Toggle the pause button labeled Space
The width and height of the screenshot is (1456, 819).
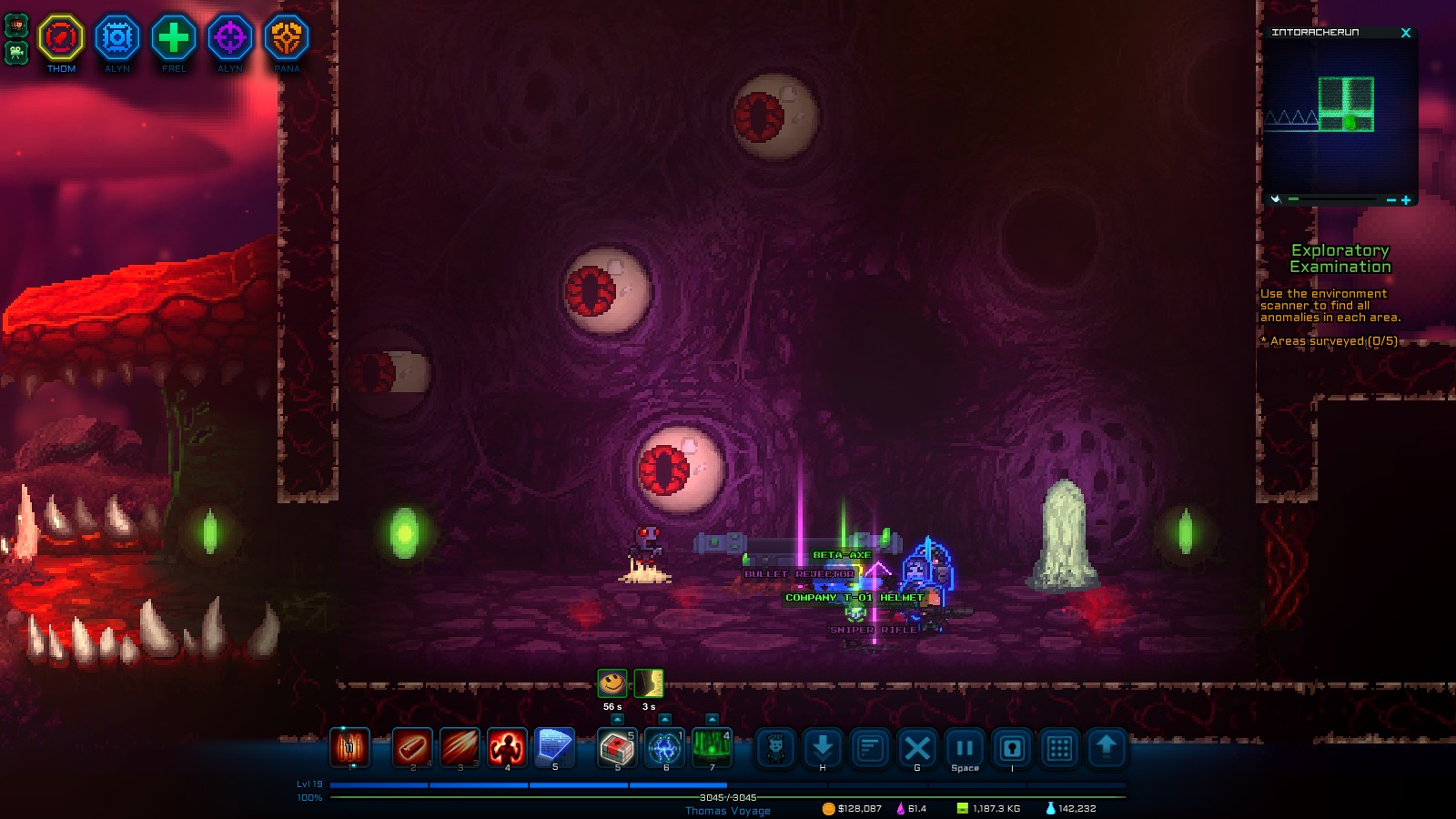[965, 749]
